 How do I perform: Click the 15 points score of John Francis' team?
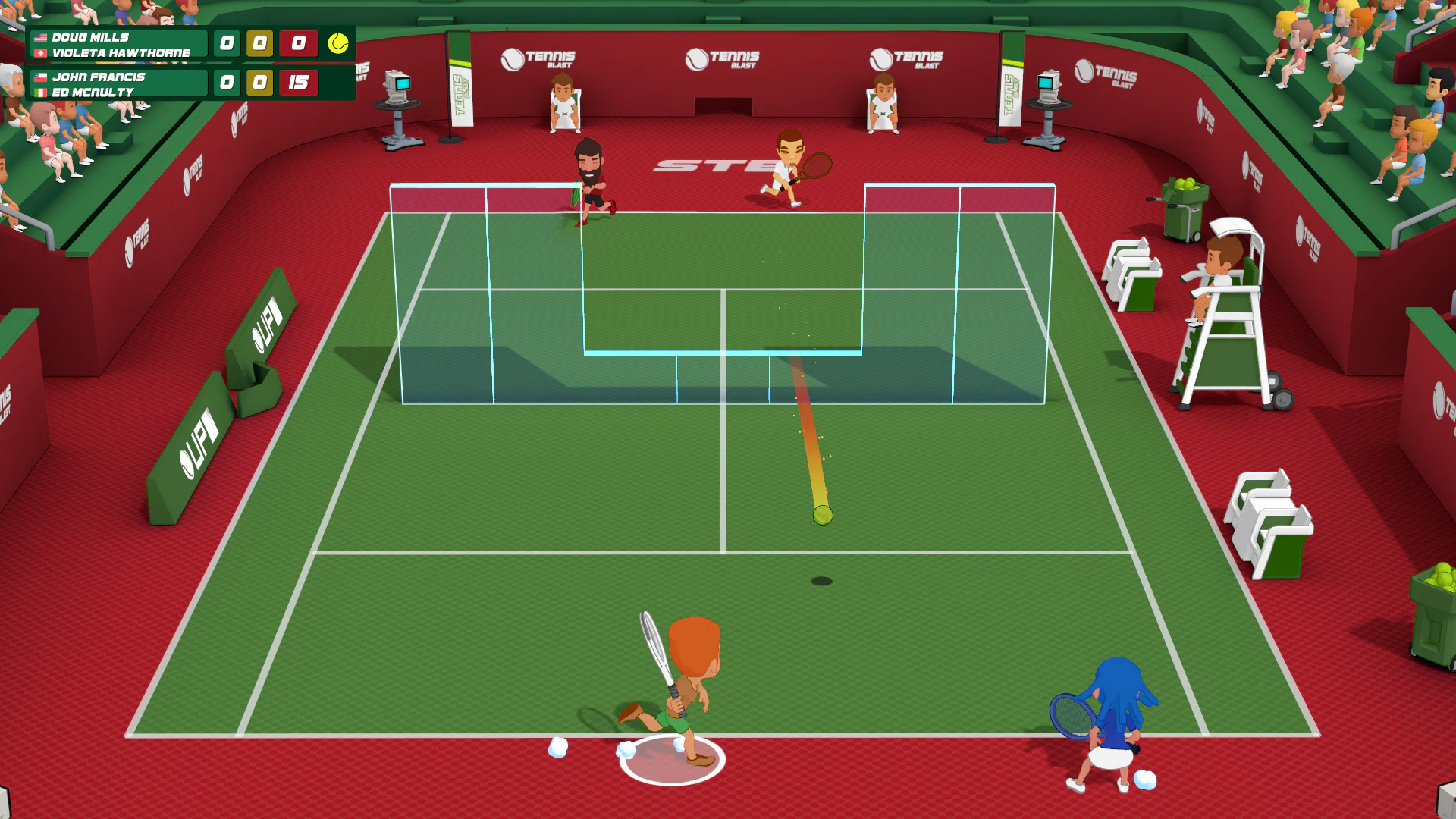(x=297, y=83)
